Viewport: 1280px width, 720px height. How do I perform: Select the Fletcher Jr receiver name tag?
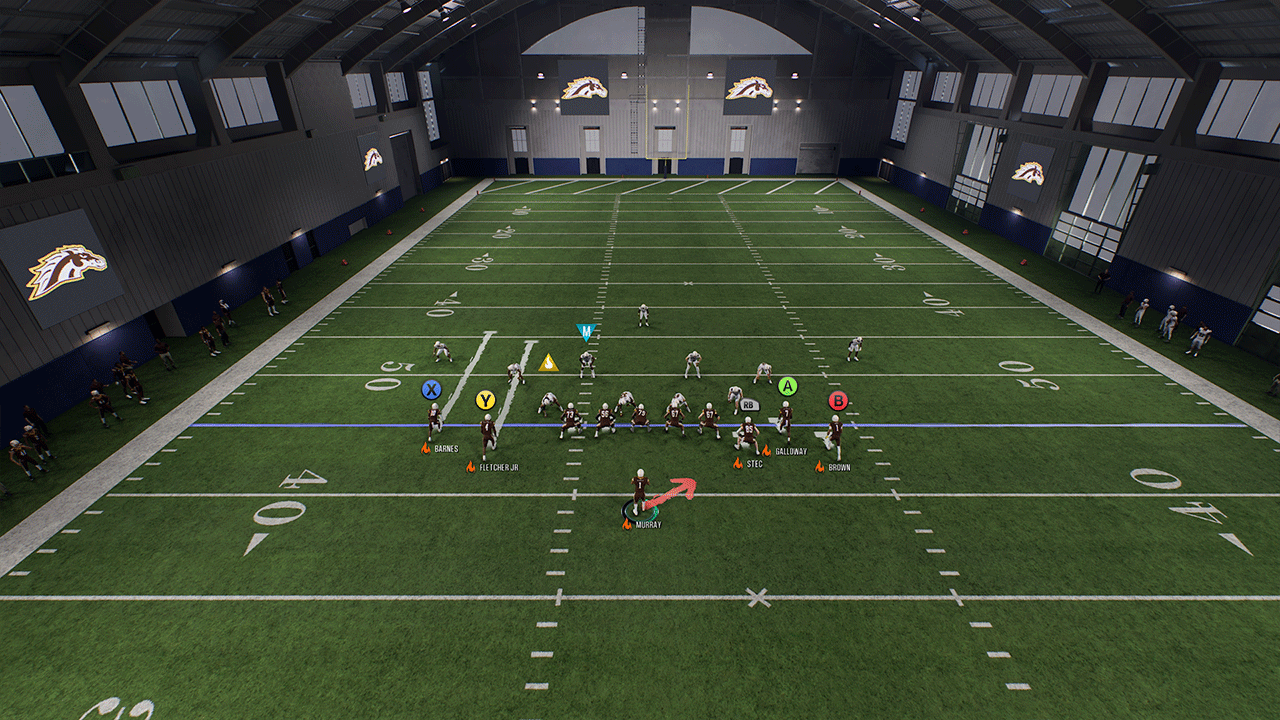[499, 467]
